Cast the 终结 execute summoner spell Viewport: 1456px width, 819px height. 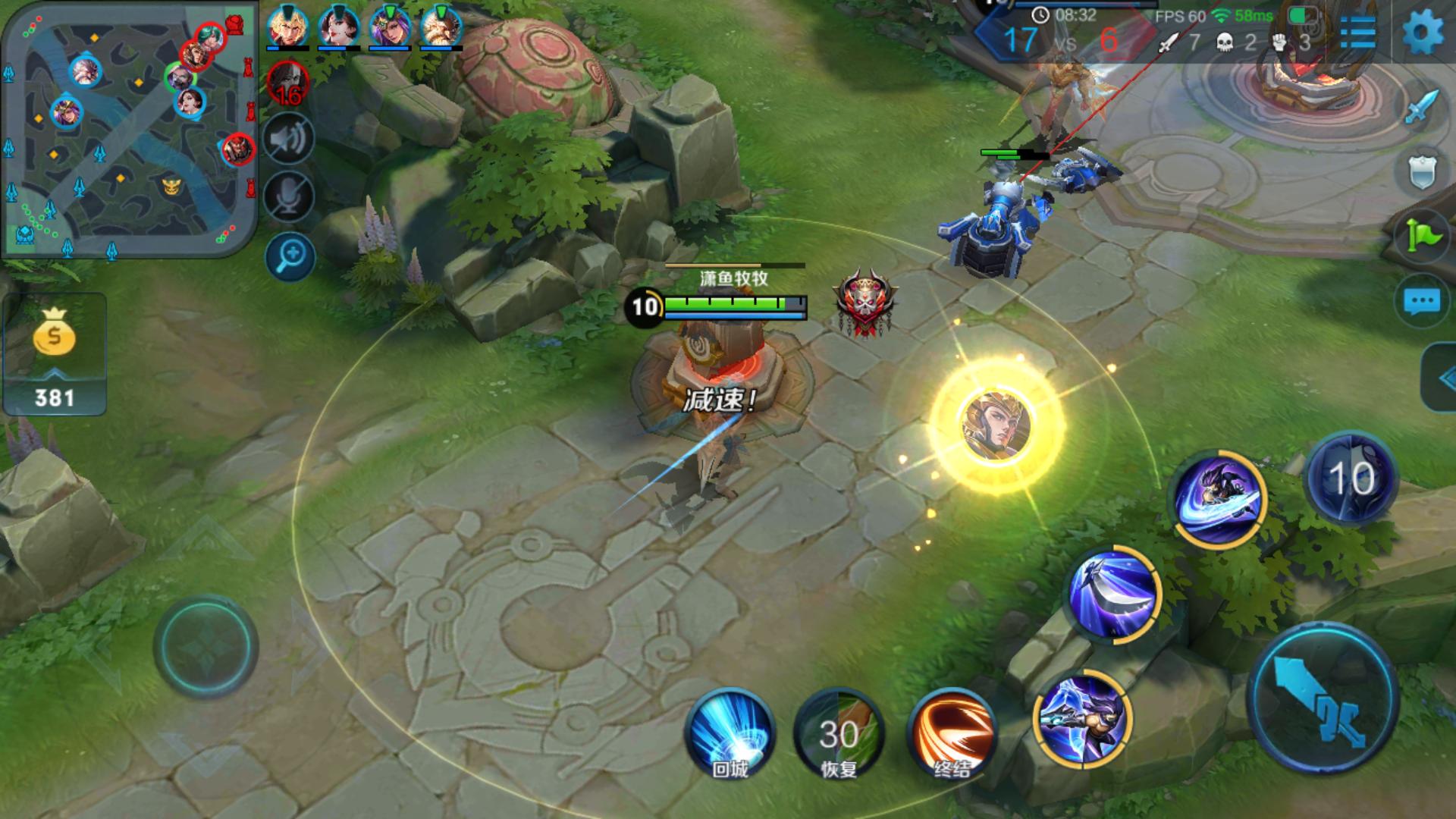pos(951,733)
